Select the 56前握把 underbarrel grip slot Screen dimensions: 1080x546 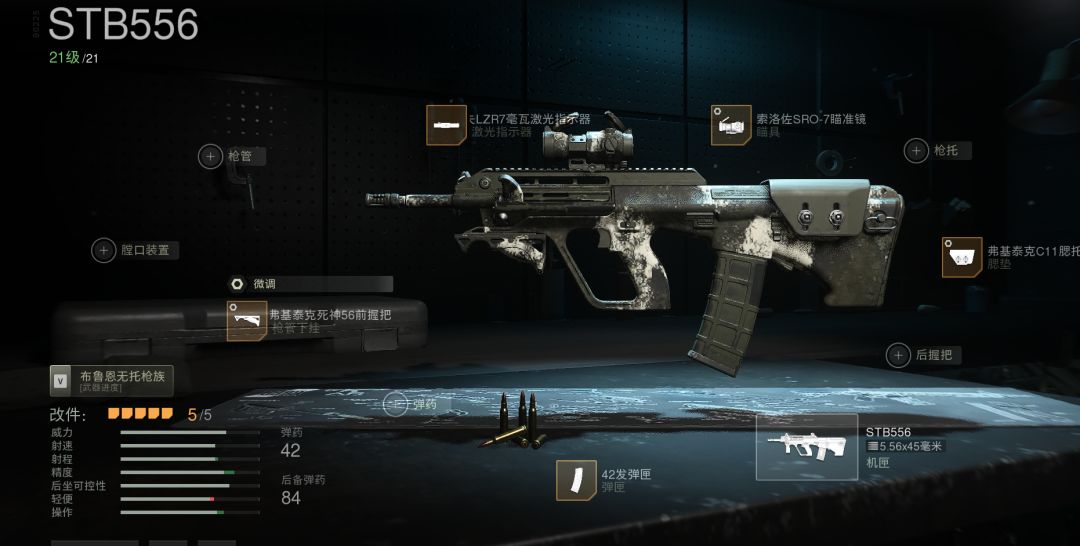coord(247,321)
